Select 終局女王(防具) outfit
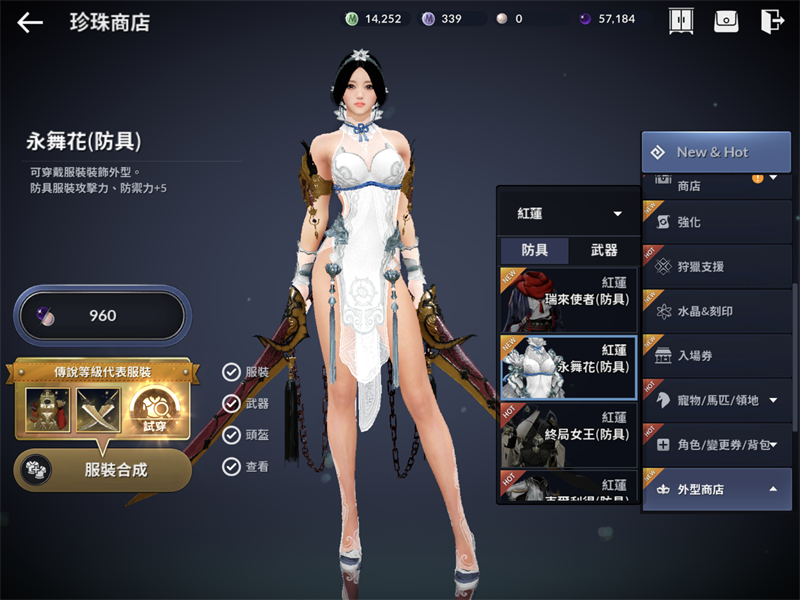This screenshot has height=600, width=800. 568,434
